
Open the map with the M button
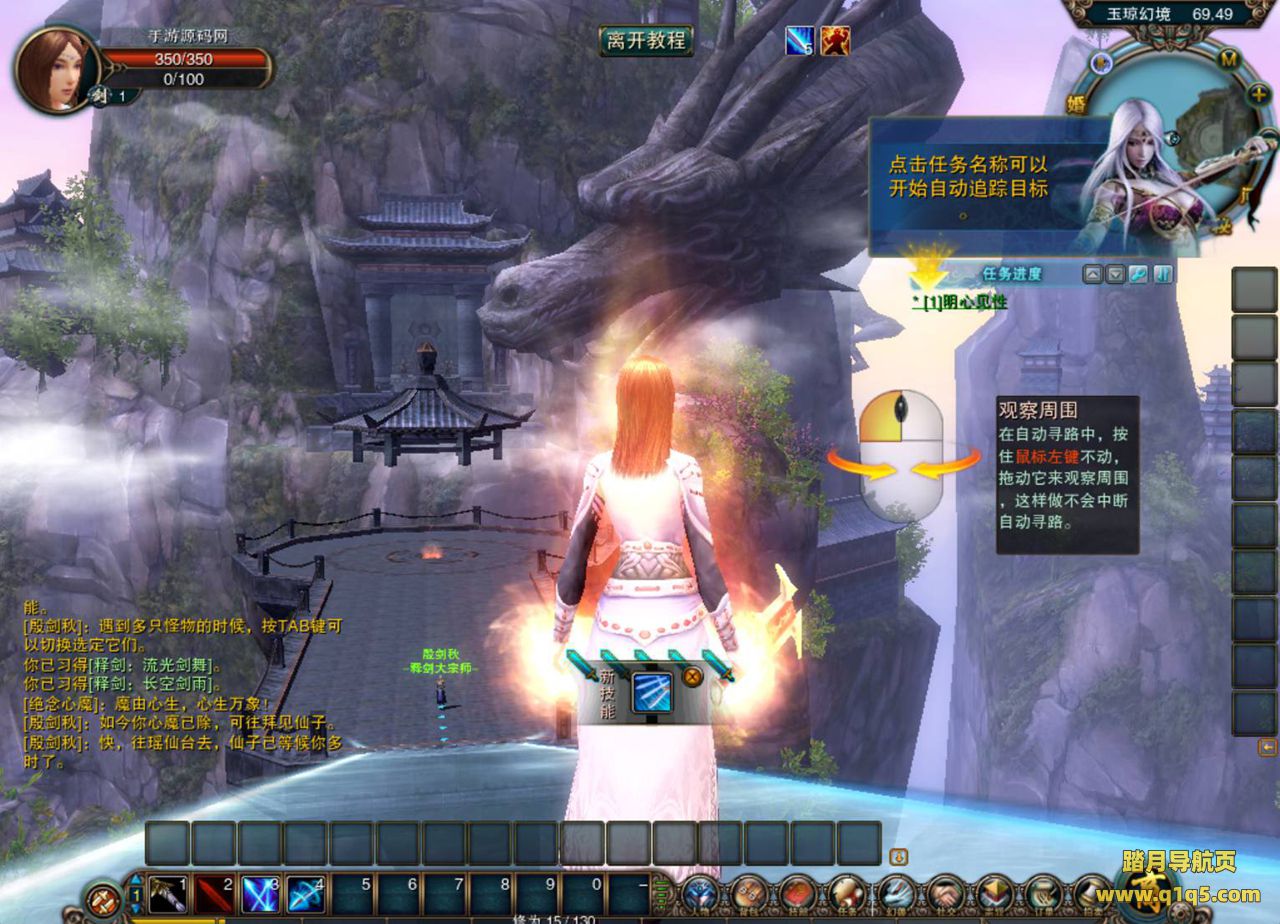(1229, 60)
